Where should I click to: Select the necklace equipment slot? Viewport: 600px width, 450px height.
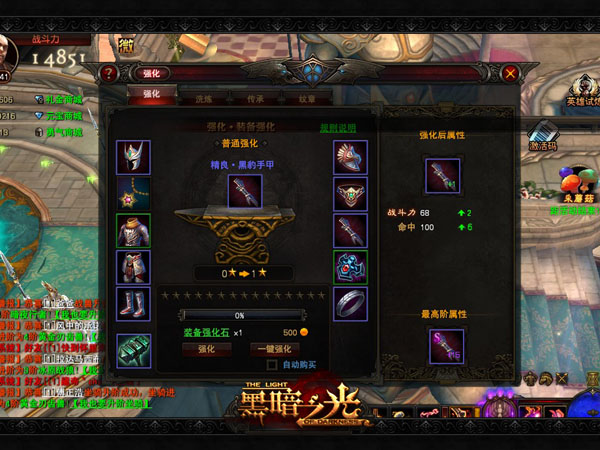coord(133,193)
